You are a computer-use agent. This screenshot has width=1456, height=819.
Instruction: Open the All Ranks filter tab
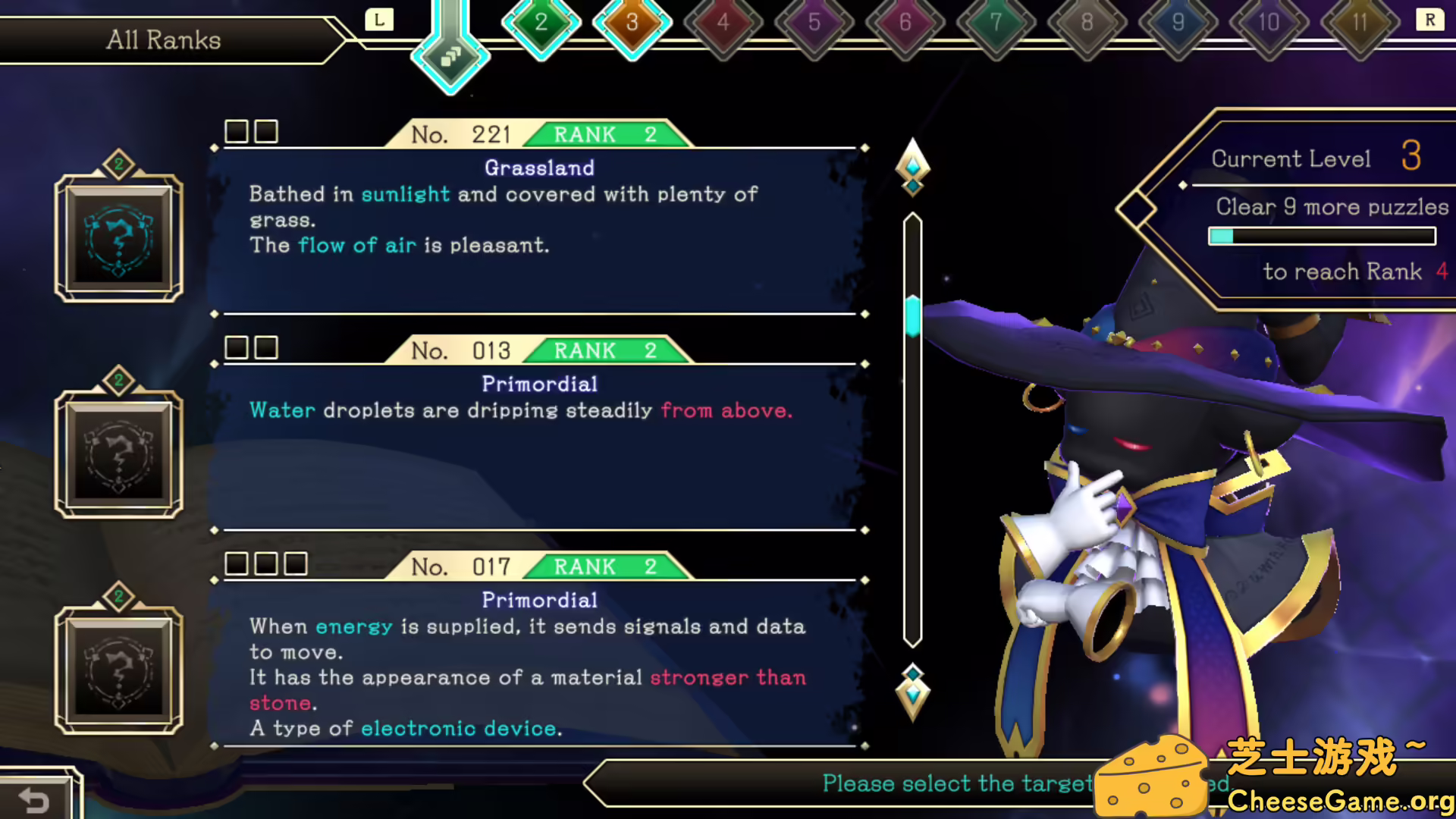pos(163,39)
